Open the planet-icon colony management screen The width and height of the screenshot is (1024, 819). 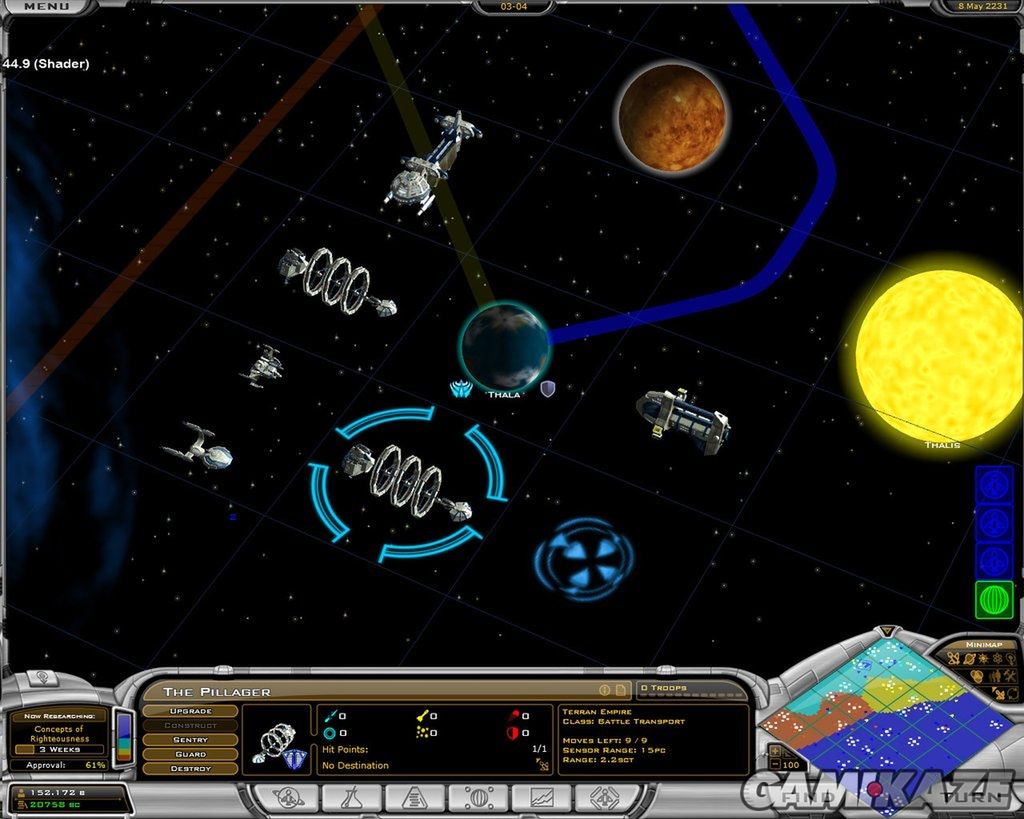click(x=479, y=797)
